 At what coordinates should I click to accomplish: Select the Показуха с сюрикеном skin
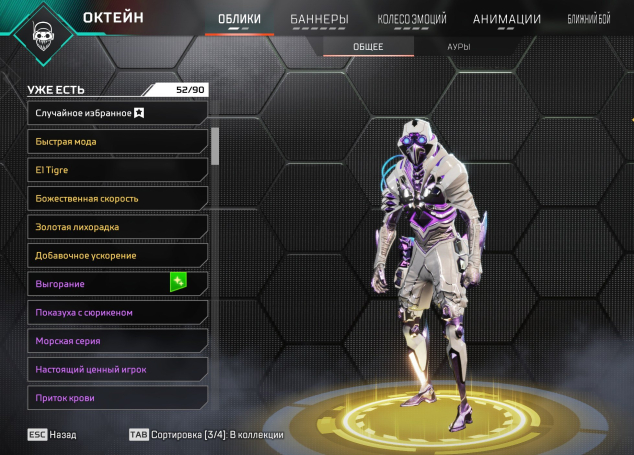(x=117, y=312)
